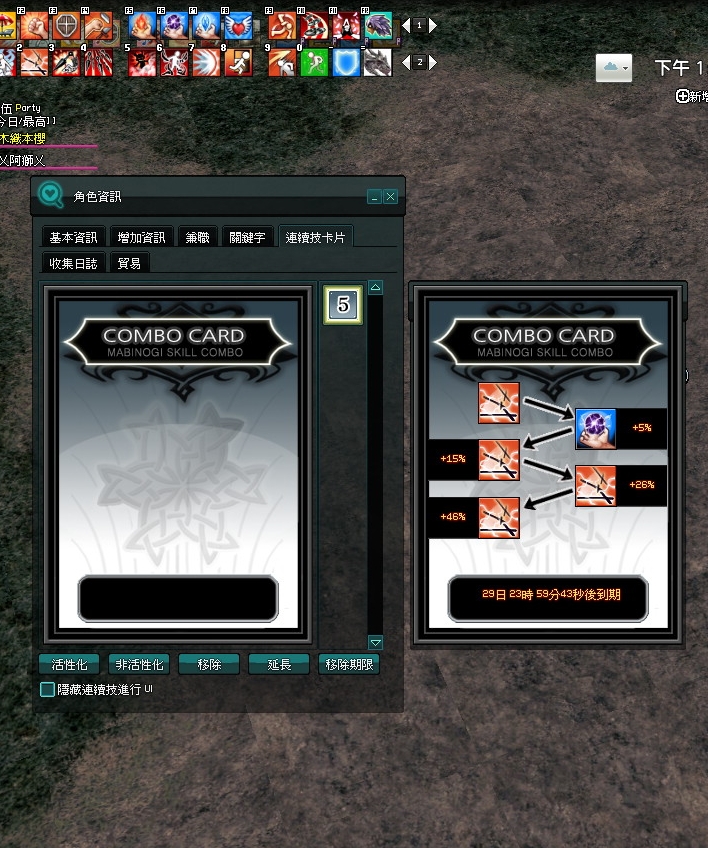Remove the card with 移除 button

(209, 664)
